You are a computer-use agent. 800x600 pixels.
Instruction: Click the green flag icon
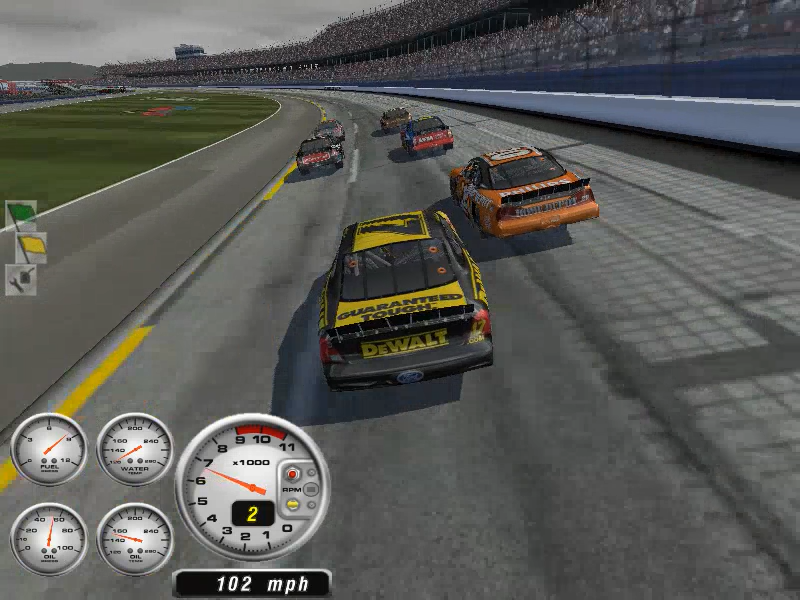[21, 214]
